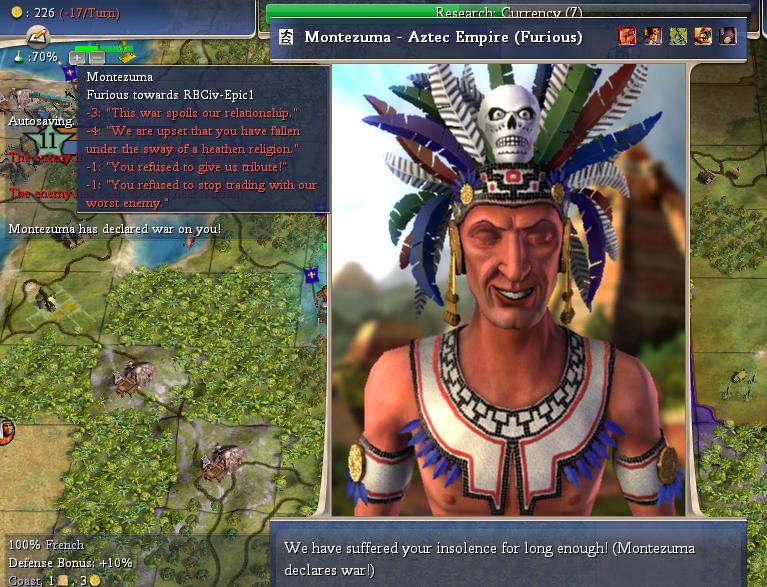Image resolution: width=767 pixels, height=587 pixels.
Task: Increase the research rate with the plus button
Action: (78, 58)
